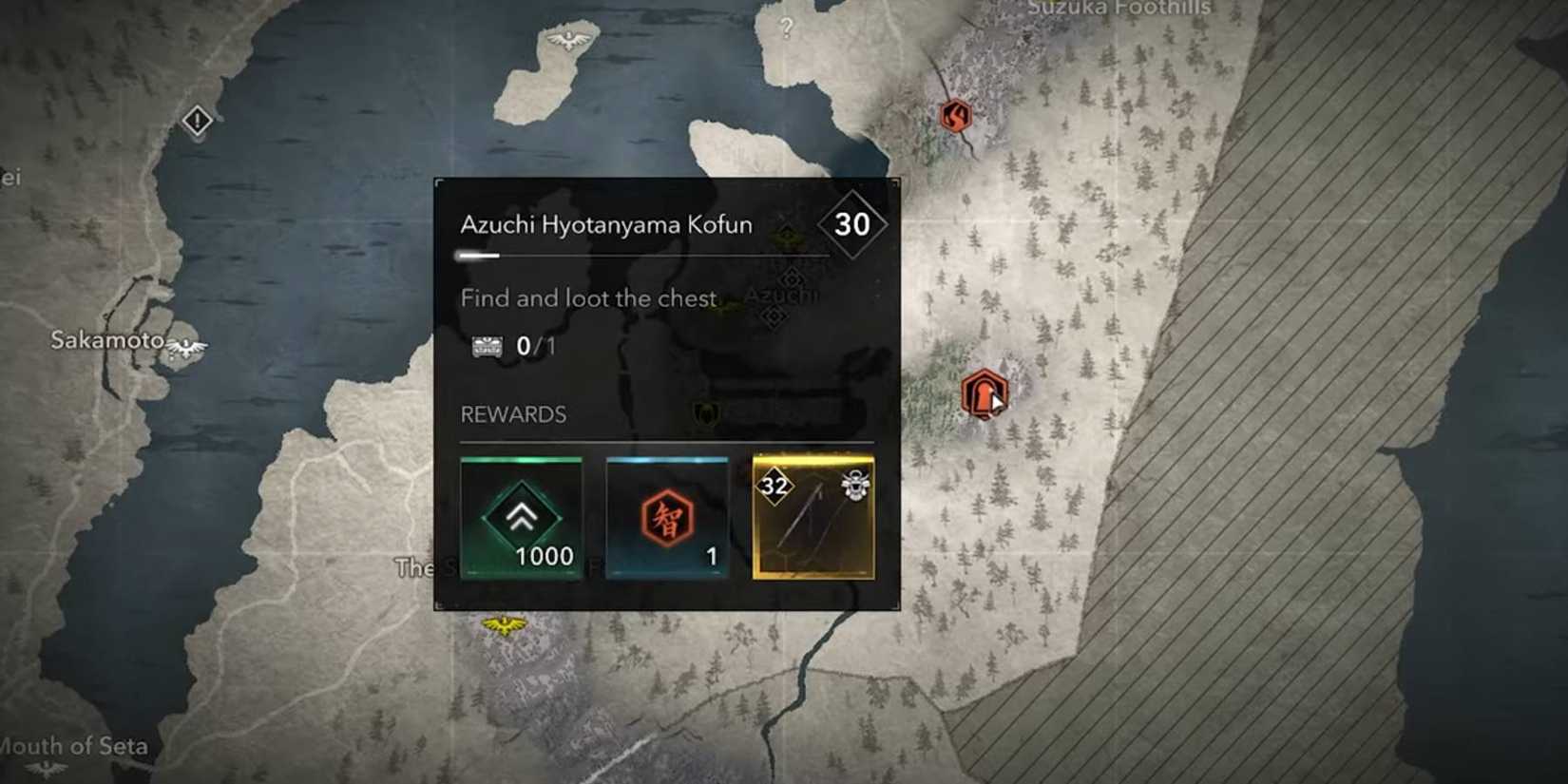Choose the eagle viewpoint on the lake island
Viewport: 1568px width, 784px height.
tap(568, 40)
